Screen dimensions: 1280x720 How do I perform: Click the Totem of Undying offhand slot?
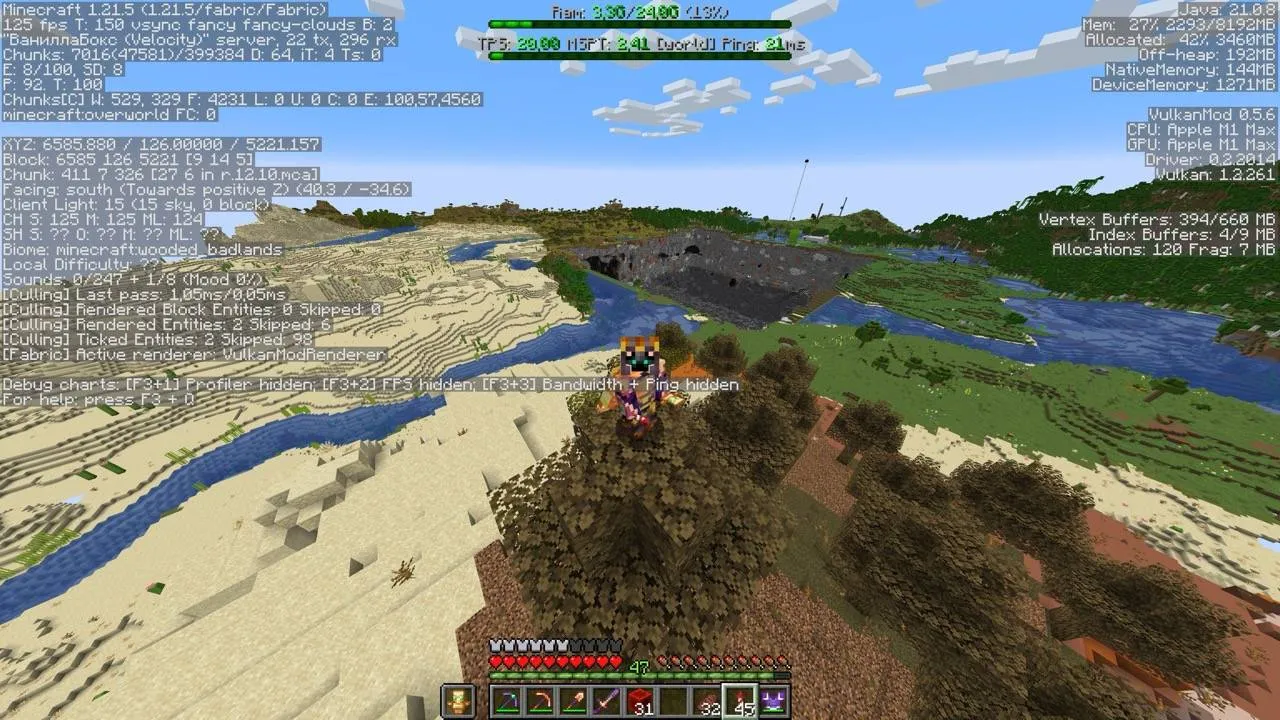pyautogui.click(x=457, y=698)
